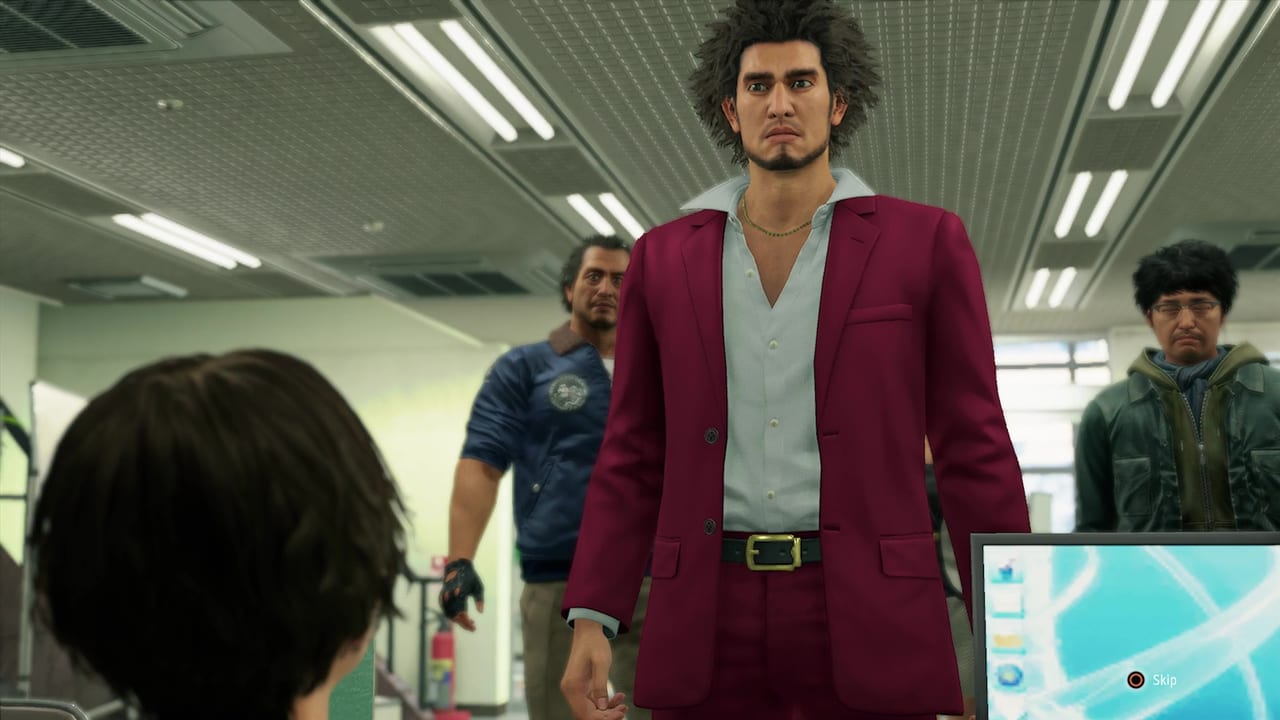Click the white document icon on the monitor desktop
Image resolution: width=1280 pixels, height=720 pixels.
click(1007, 600)
